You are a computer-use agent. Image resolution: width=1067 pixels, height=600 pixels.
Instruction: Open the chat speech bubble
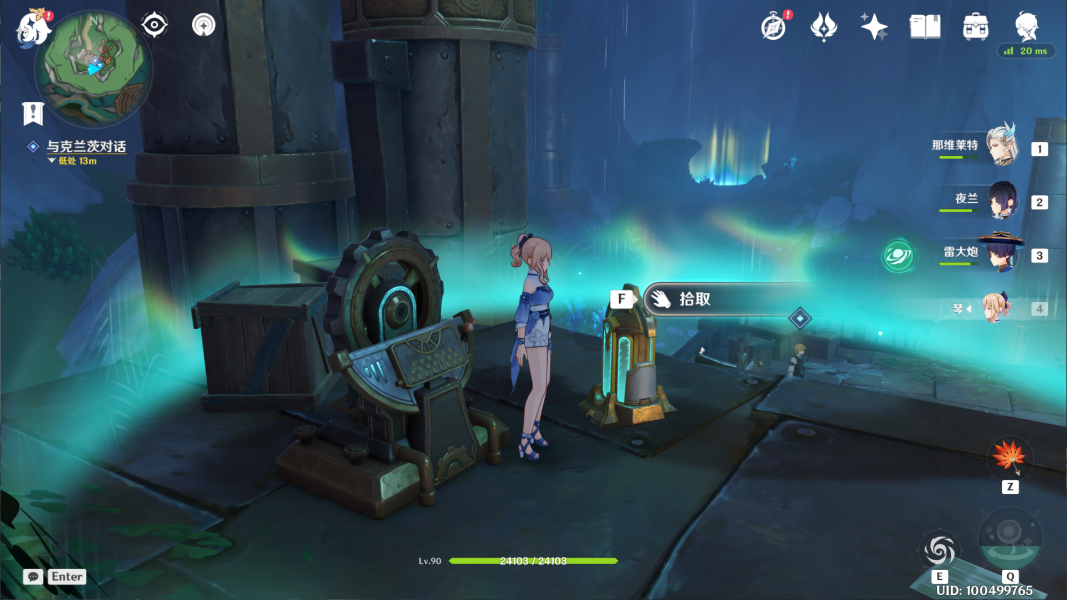coord(33,577)
